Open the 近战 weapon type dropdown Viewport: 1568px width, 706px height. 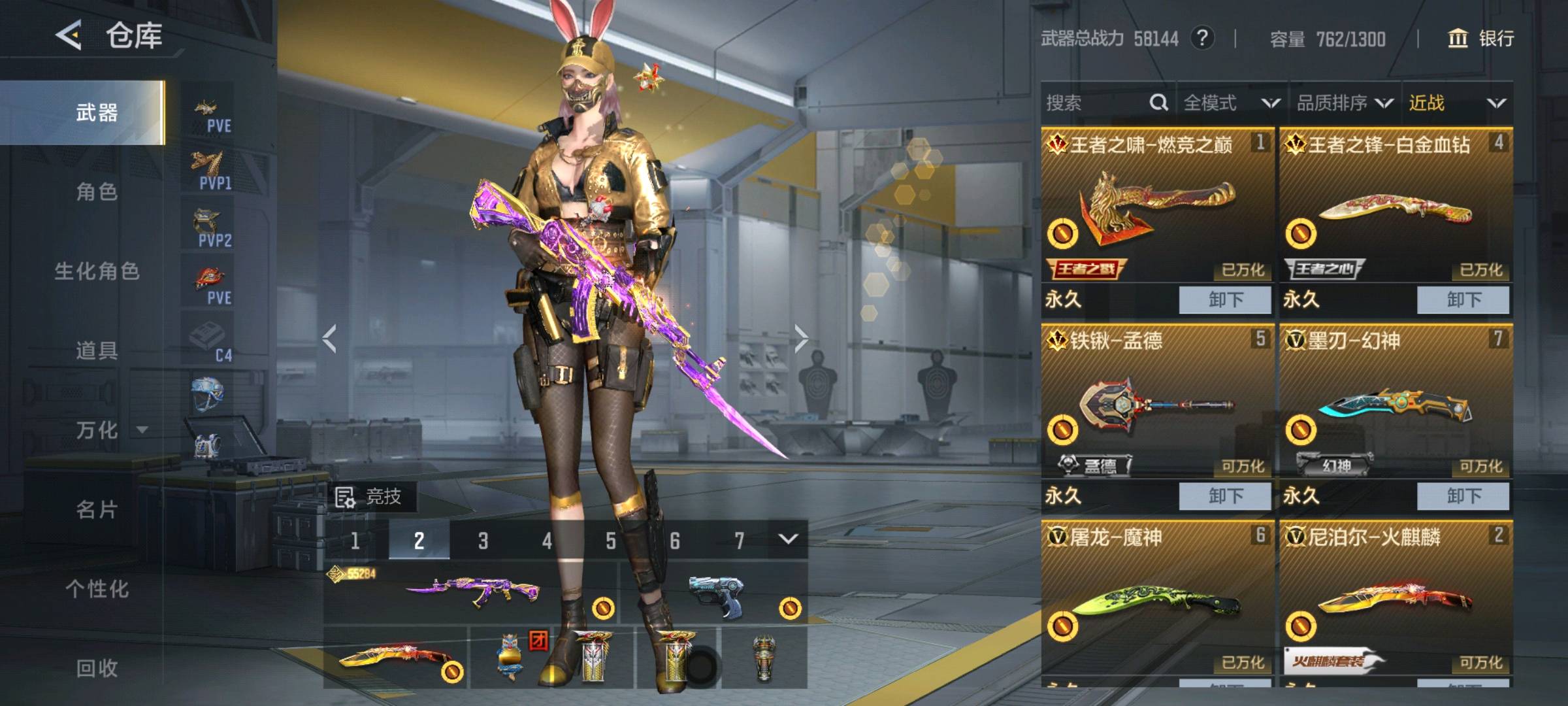1457,103
